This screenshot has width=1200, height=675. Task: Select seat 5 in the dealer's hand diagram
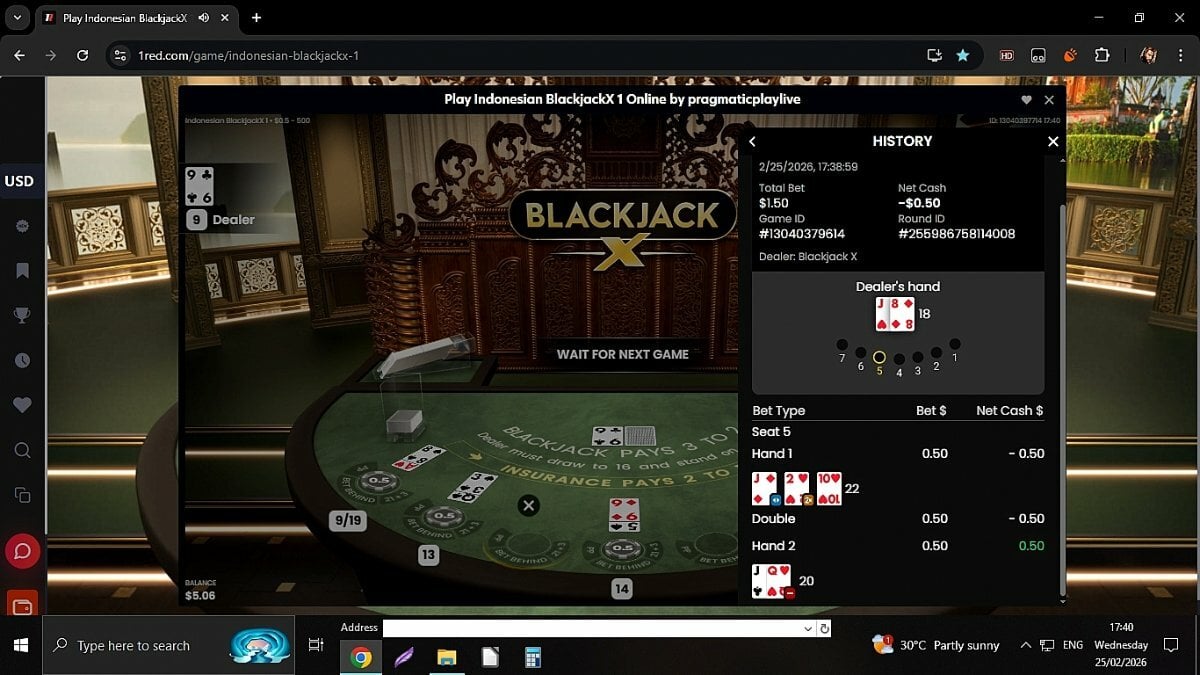[880, 357]
